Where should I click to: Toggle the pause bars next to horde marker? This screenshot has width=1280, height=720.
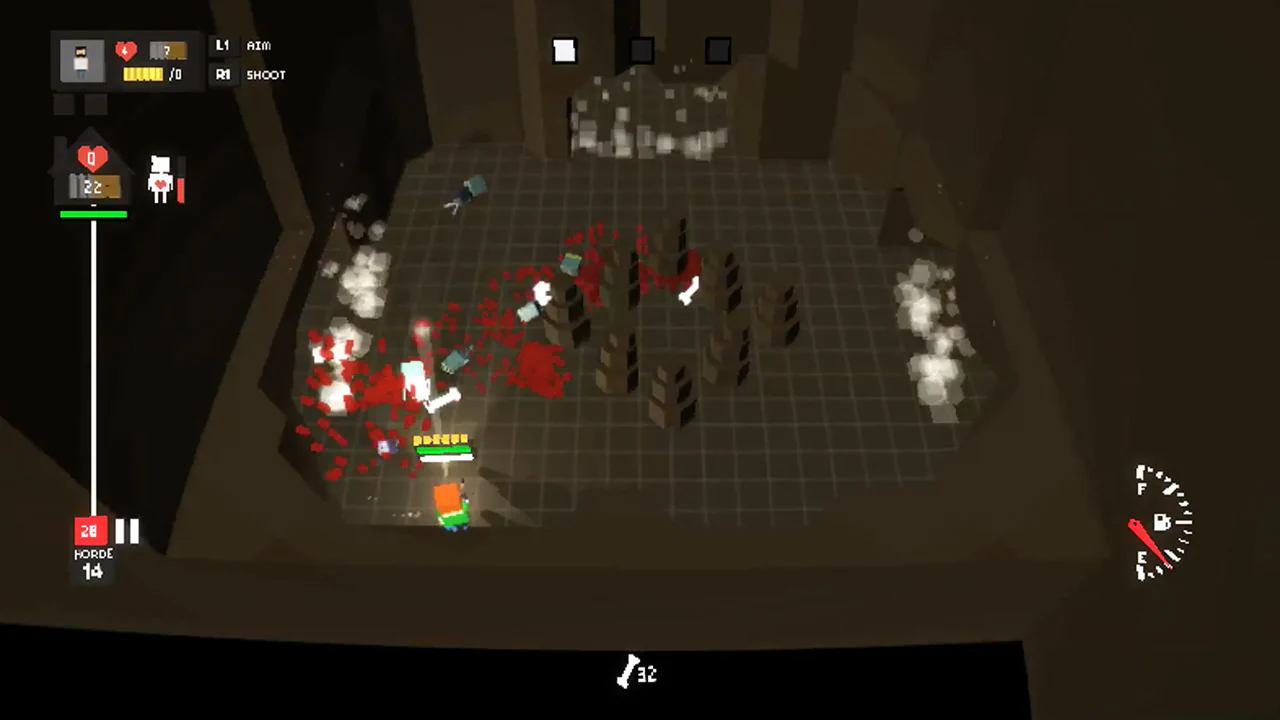click(126, 531)
